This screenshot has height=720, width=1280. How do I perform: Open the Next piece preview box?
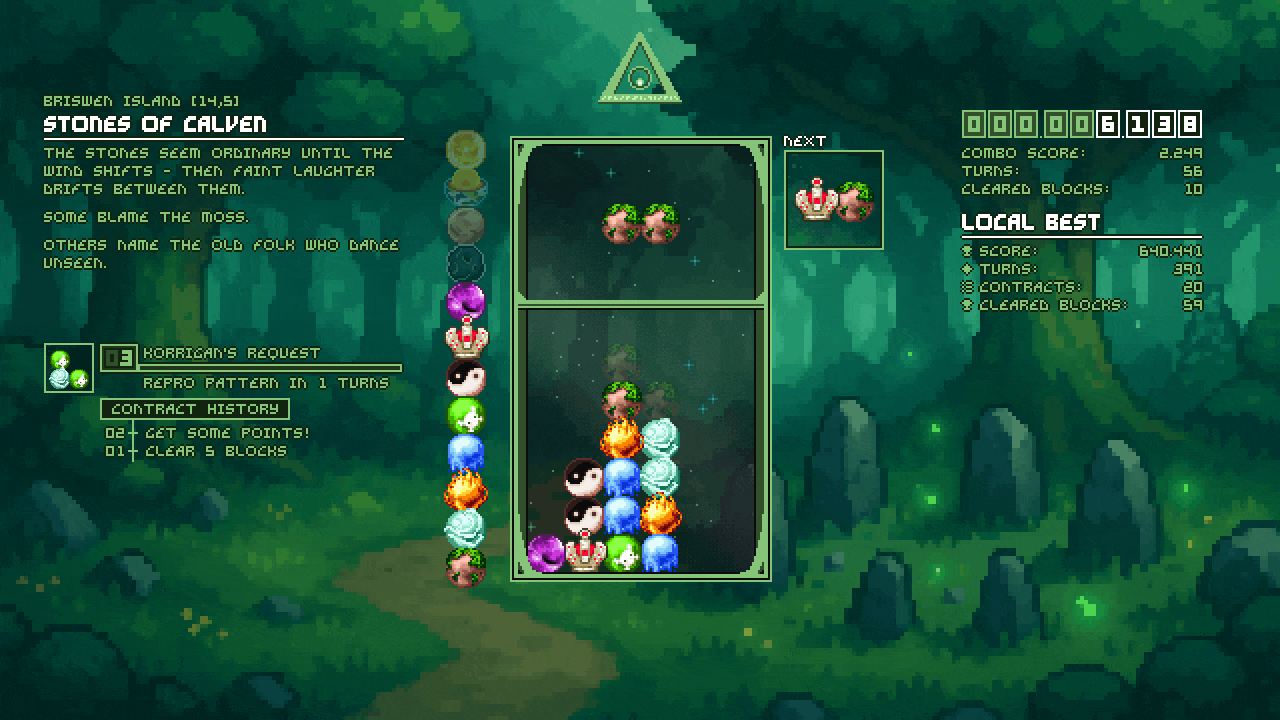(834, 199)
